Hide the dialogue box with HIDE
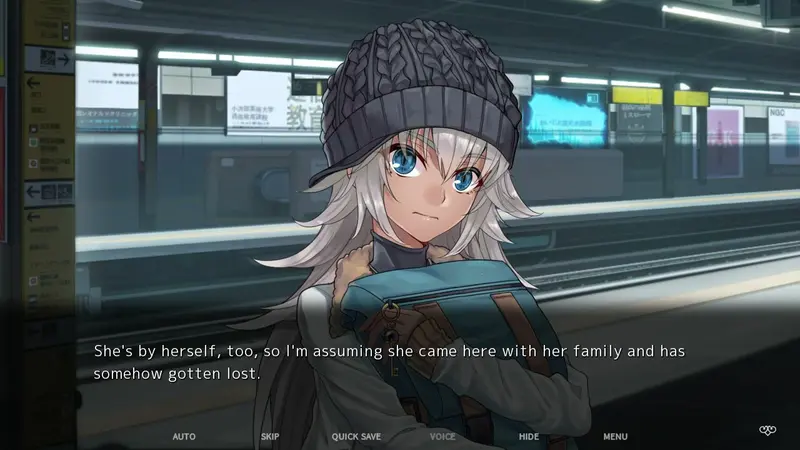This screenshot has width=800, height=450. tap(529, 437)
